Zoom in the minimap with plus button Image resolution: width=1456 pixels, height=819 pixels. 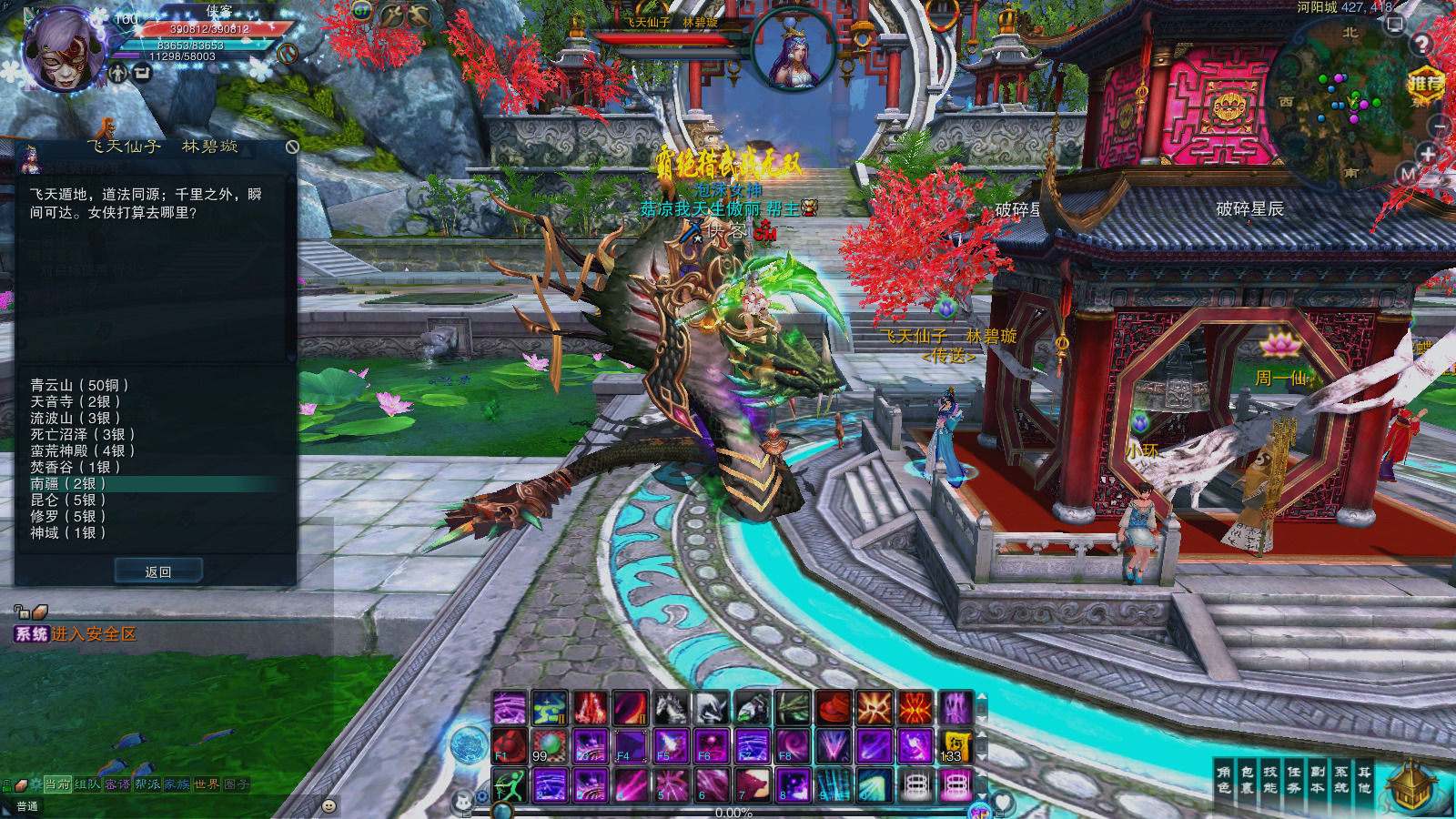[x=1428, y=153]
